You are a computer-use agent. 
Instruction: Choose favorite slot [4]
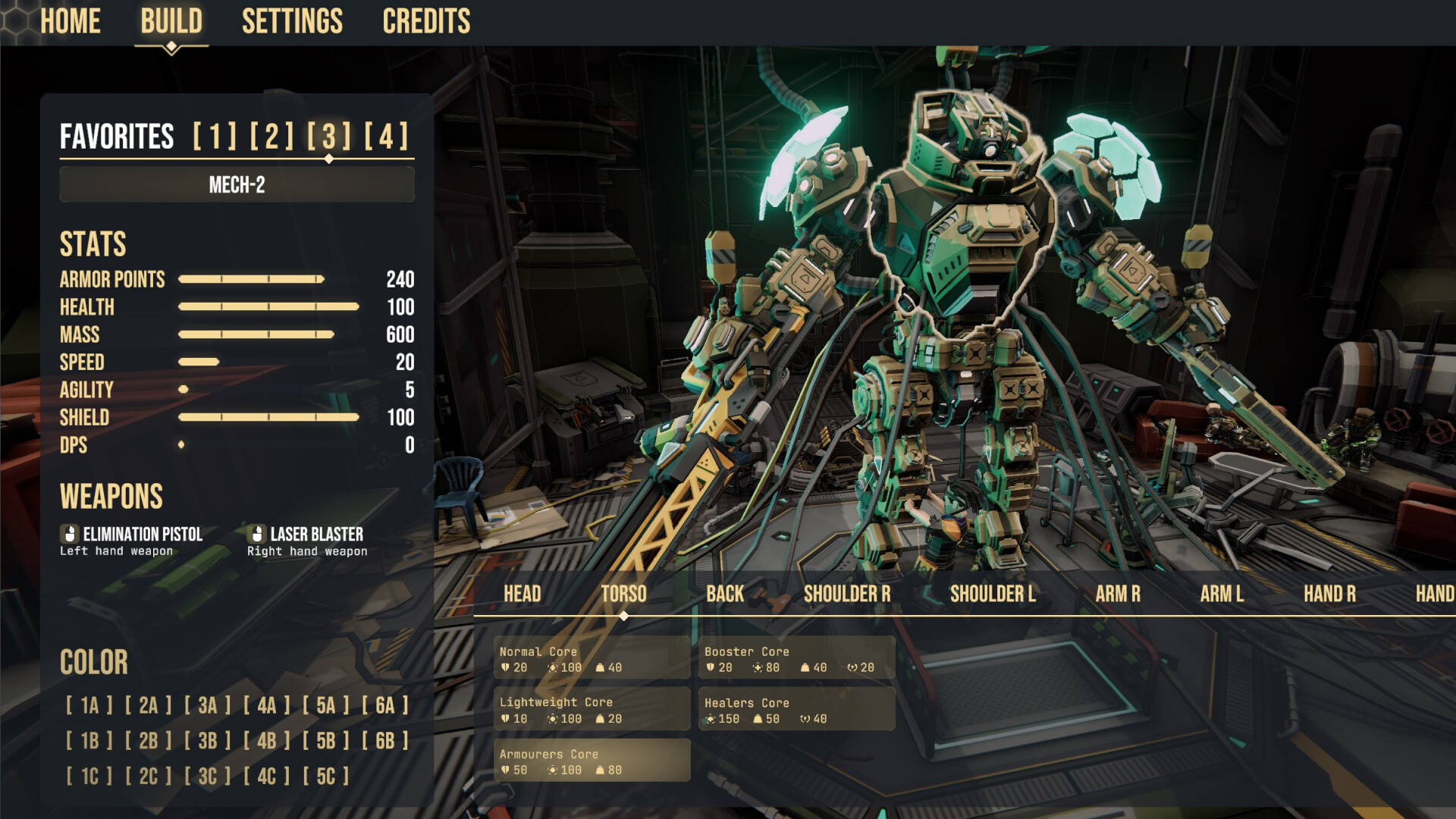point(386,136)
